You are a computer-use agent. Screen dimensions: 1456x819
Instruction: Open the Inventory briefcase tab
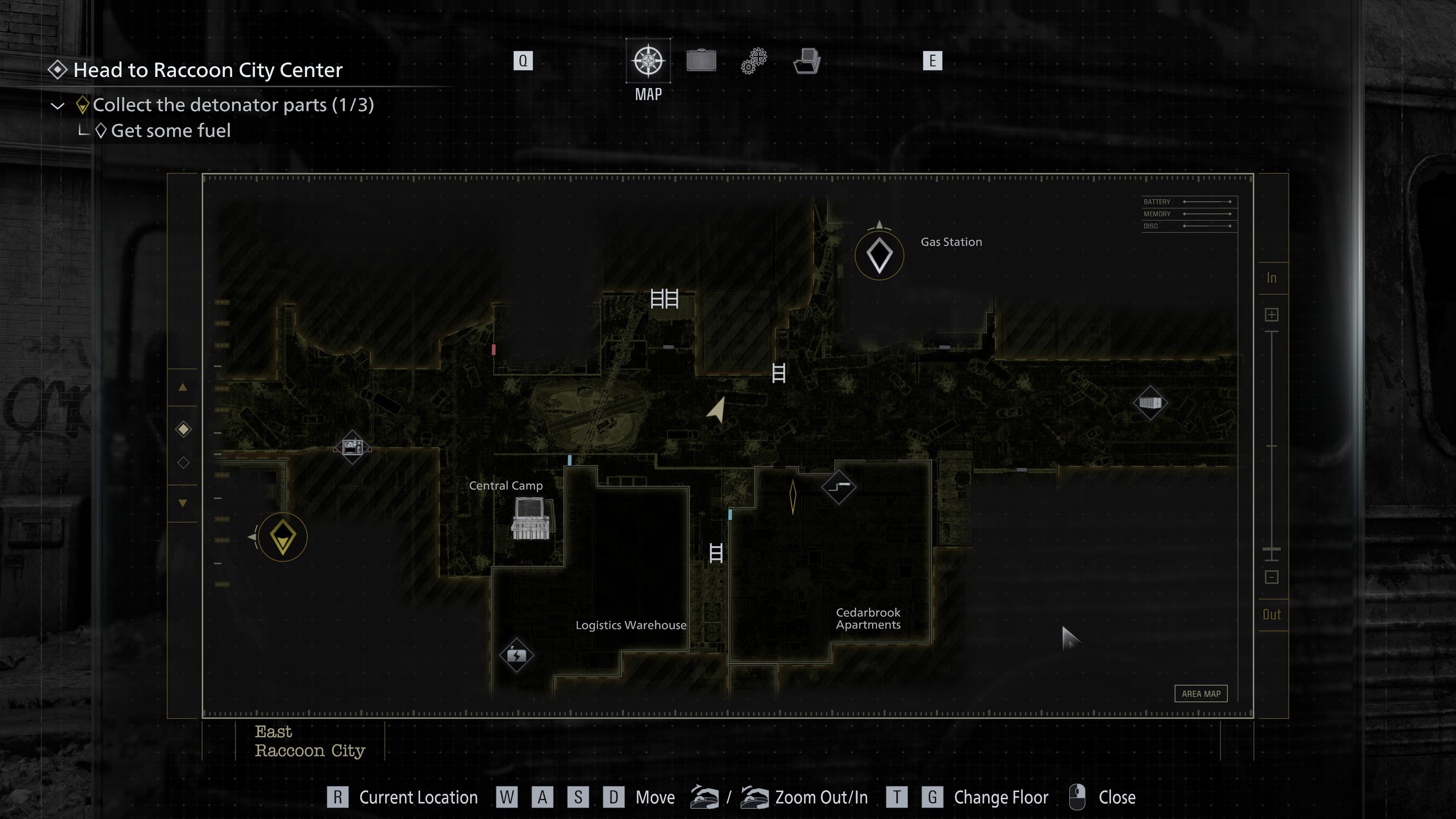(701, 61)
